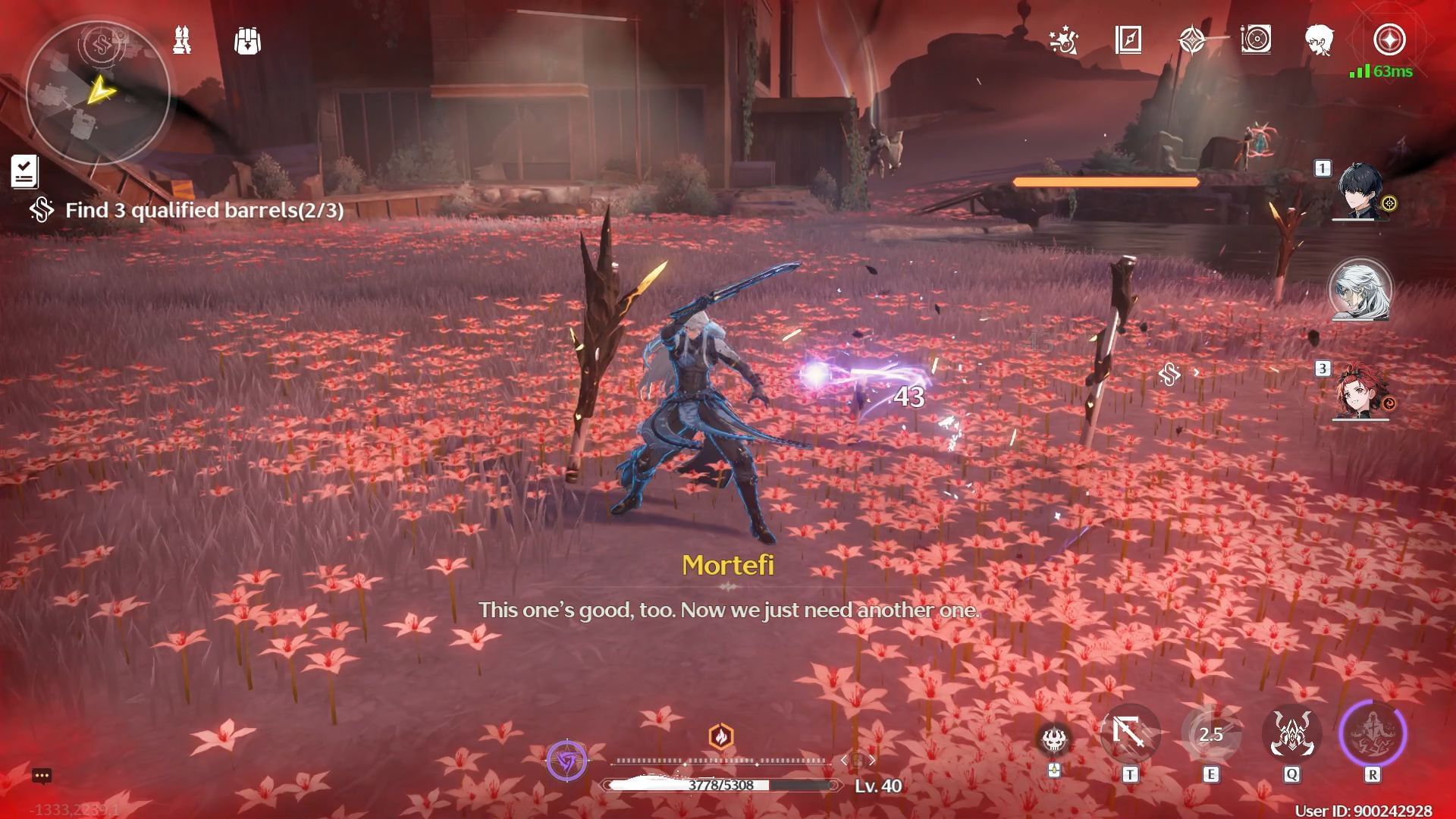This screenshot has height=819, width=1456.
Task: Trigger the Echo skill bound to Q
Action: tap(1291, 734)
